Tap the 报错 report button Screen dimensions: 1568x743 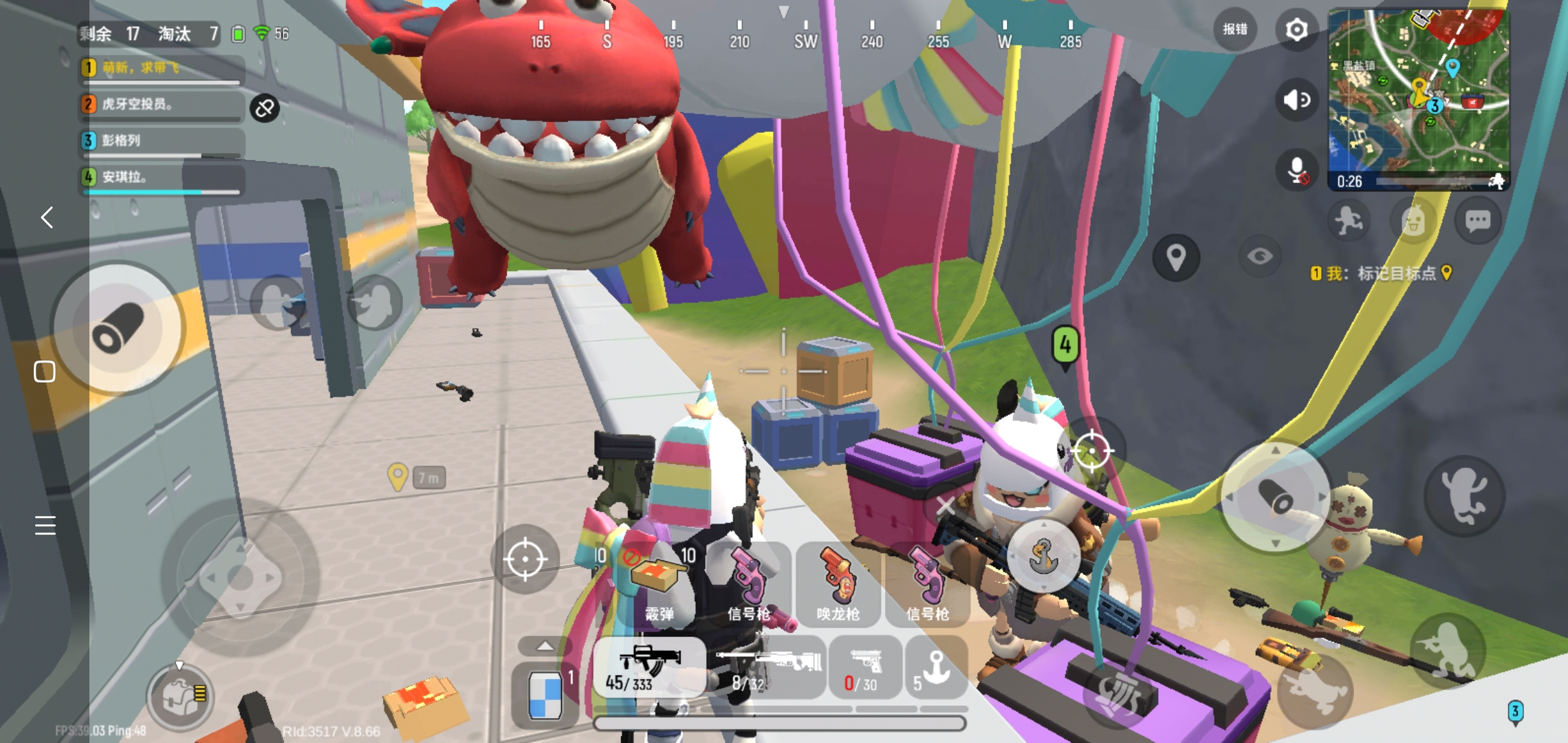point(1234,30)
